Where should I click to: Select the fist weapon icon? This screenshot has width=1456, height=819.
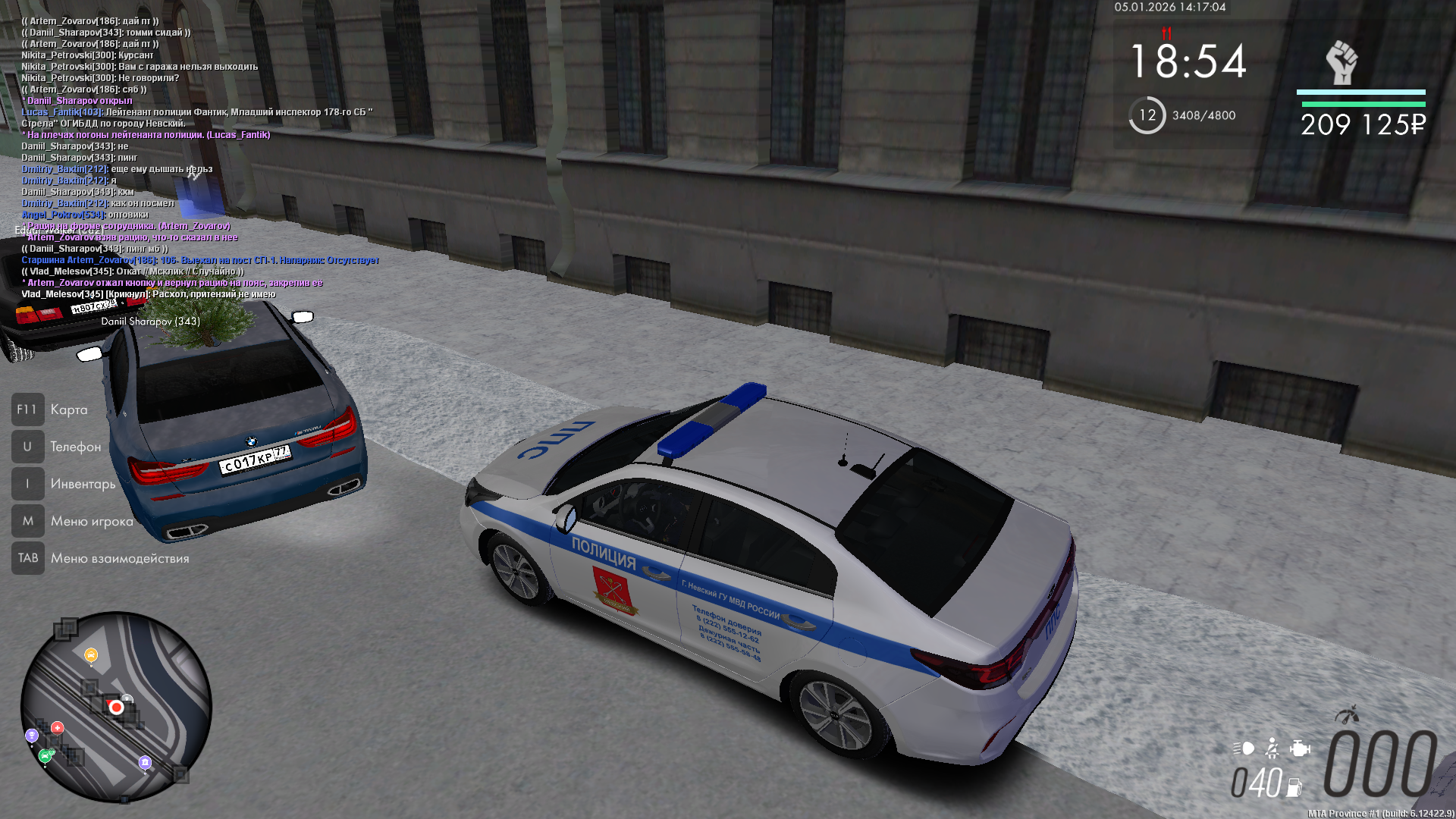tap(1341, 62)
